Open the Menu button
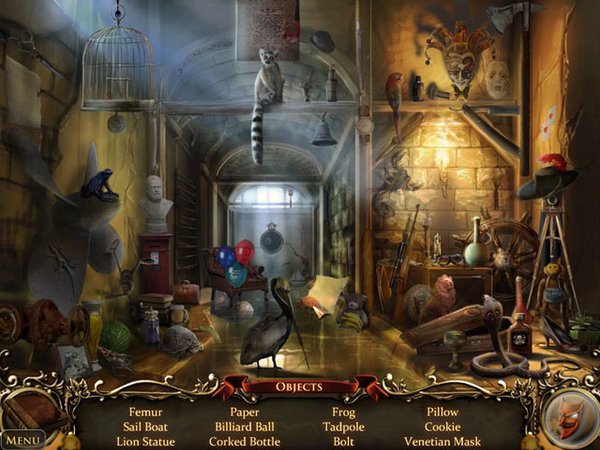The width and height of the screenshot is (600, 450). tap(22, 439)
